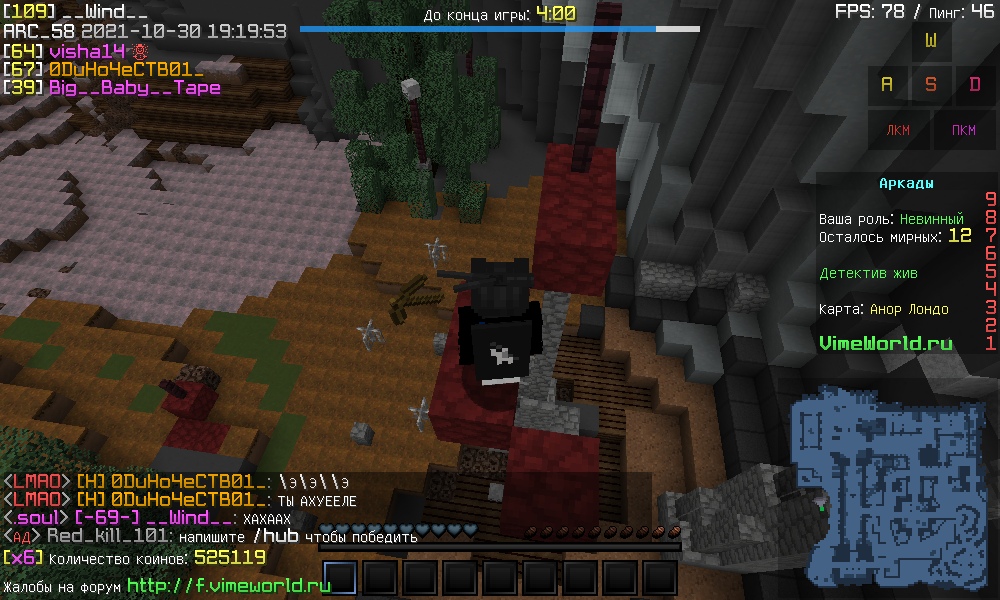Select the Аркады scoreboard title
The image size is (1000, 600).
[906, 184]
